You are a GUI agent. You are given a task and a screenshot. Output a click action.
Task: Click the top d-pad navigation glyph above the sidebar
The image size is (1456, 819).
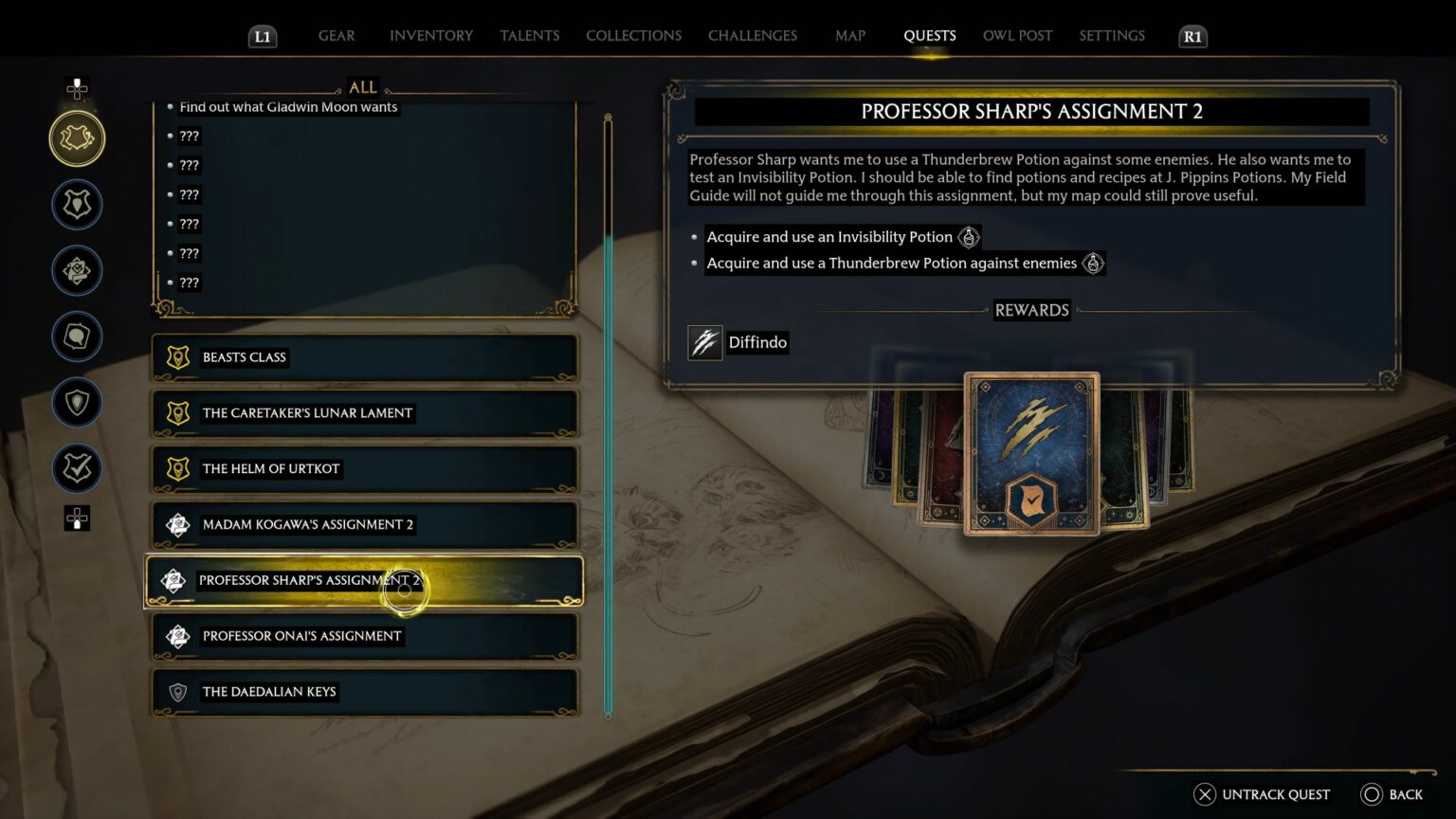point(77,89)
